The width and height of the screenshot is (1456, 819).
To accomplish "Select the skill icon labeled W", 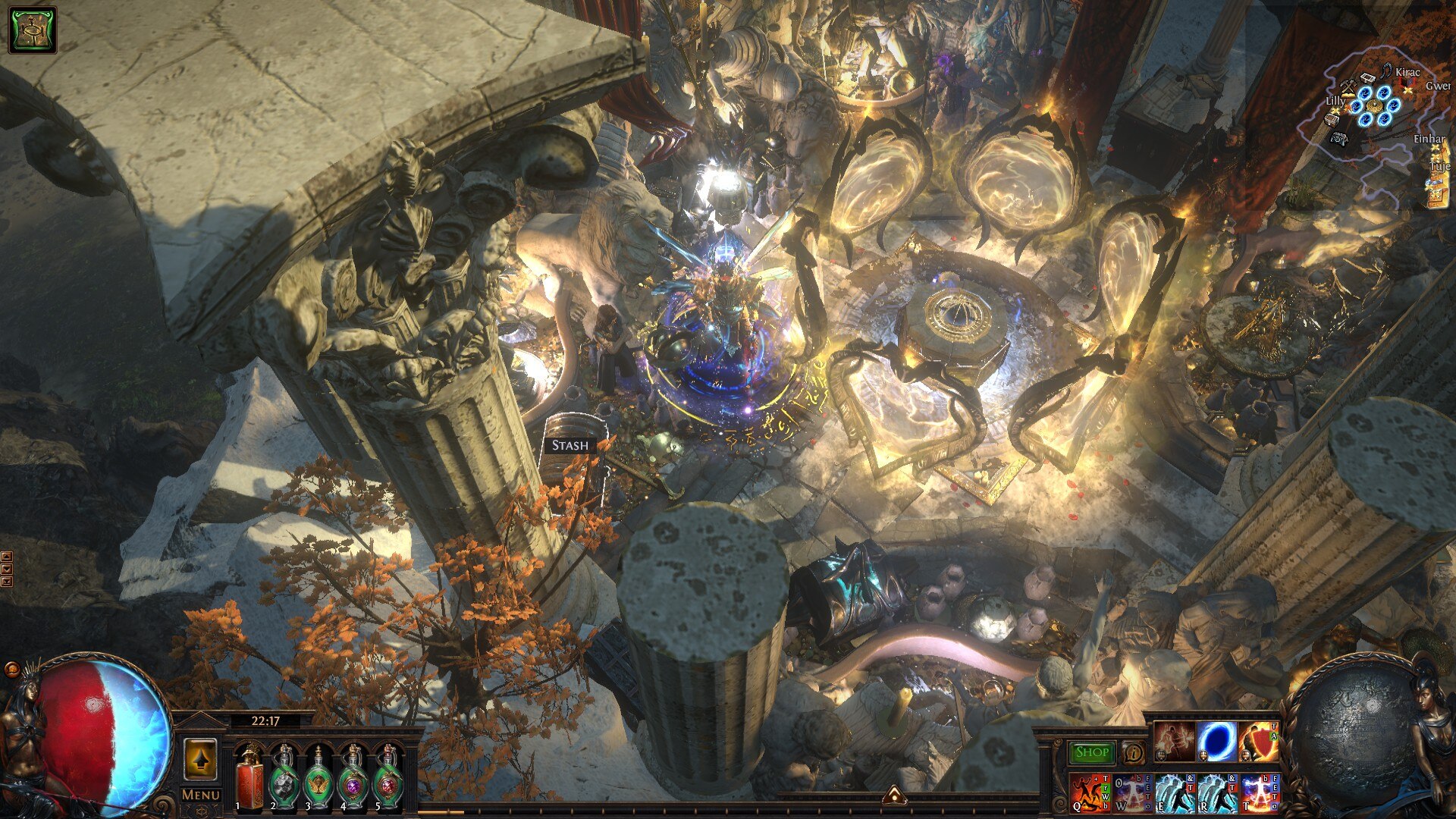I will tap(1133, 792).
